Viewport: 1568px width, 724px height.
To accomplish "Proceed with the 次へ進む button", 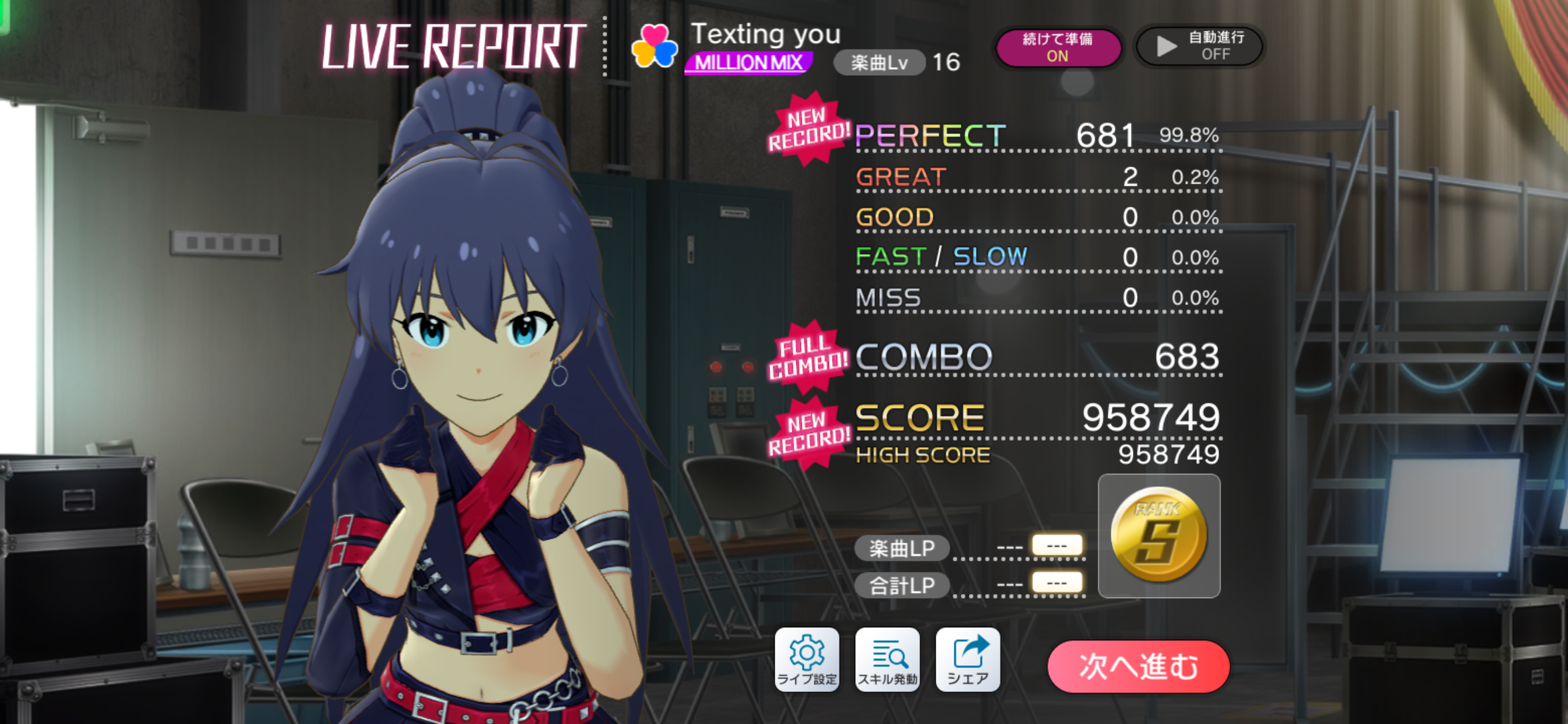I will pyautogui.click(x=1137, y=667).
